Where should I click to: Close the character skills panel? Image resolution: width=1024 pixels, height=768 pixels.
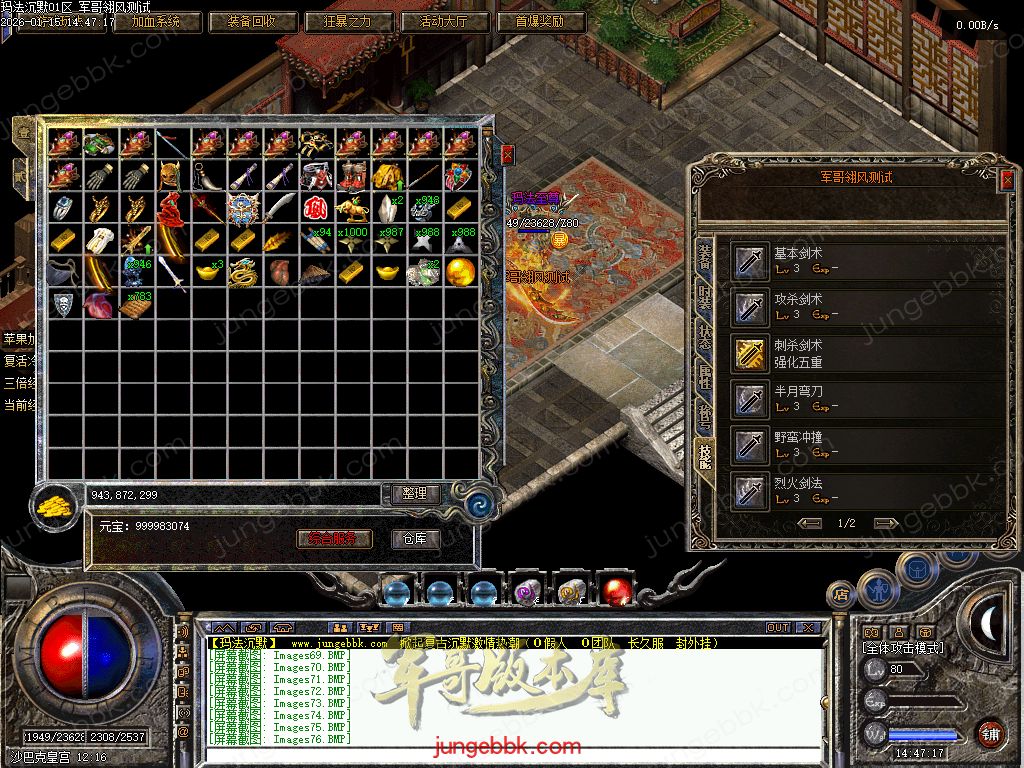[x=1006, y=179]
